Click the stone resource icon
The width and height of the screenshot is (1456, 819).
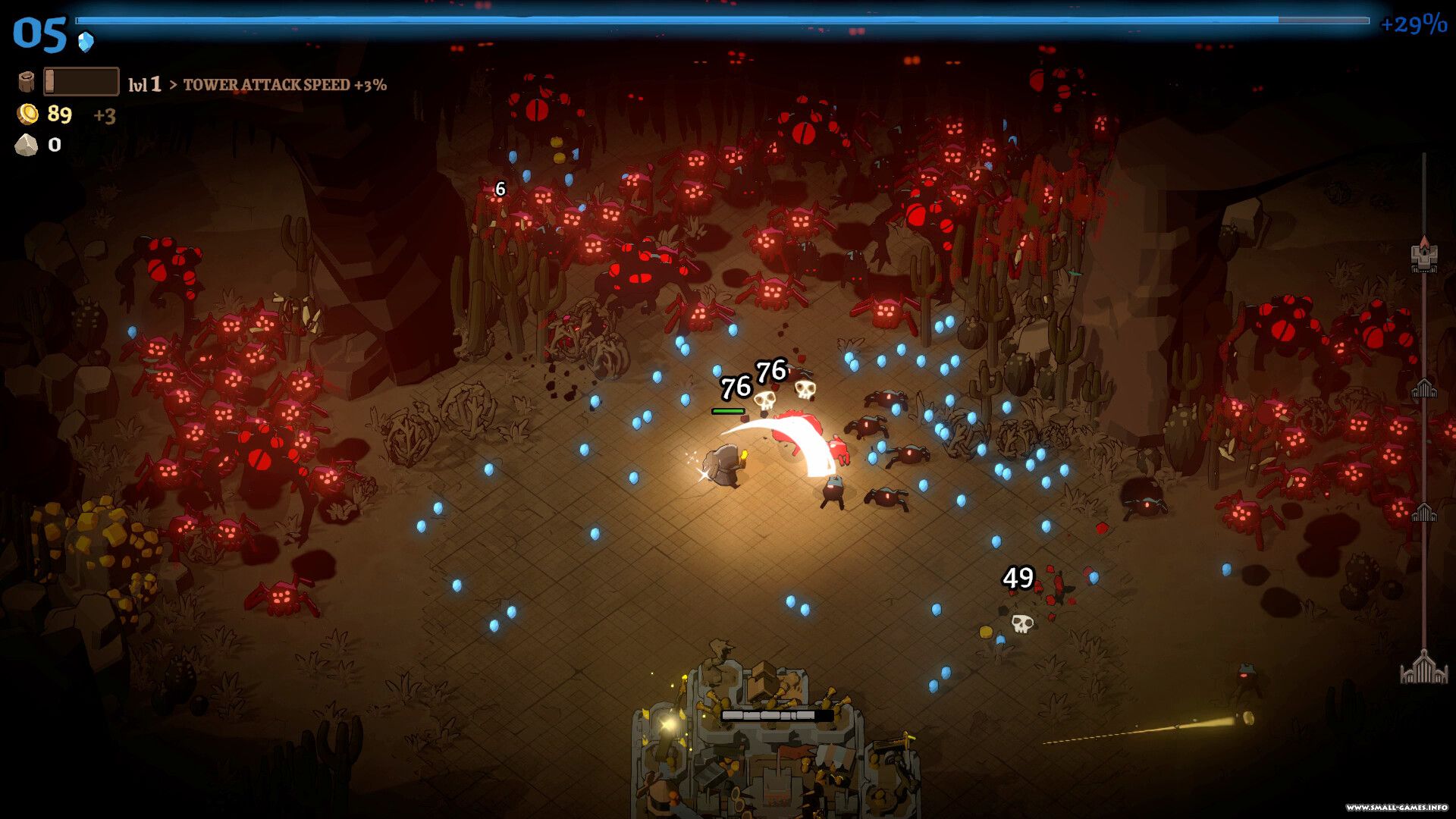point(27,145)
